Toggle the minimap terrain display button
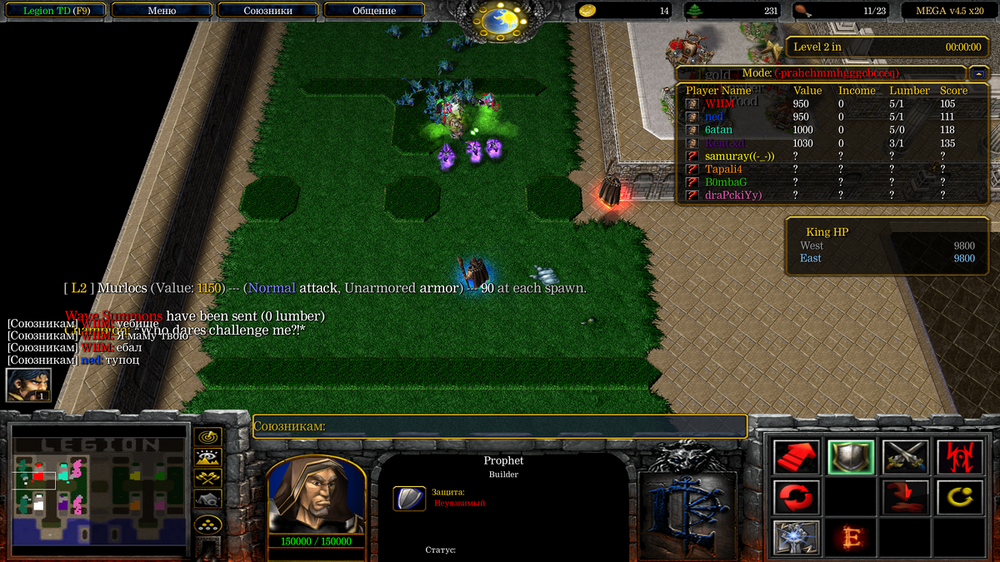This screenshot has height=562, width=1000. pos(208,458)
